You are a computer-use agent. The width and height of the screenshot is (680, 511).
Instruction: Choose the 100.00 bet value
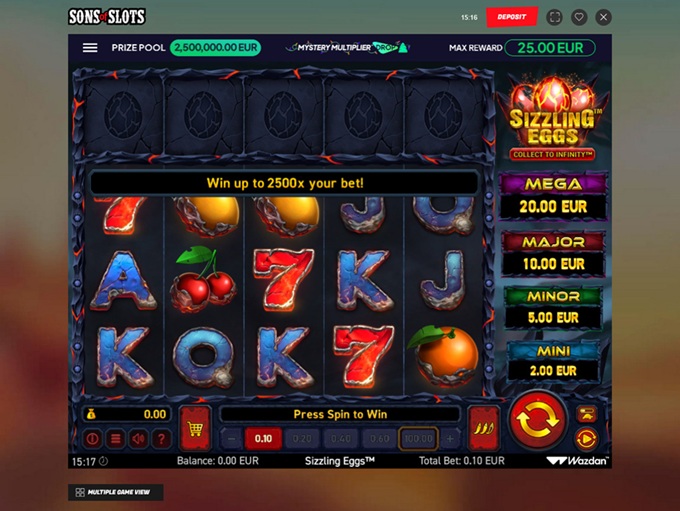418,438
